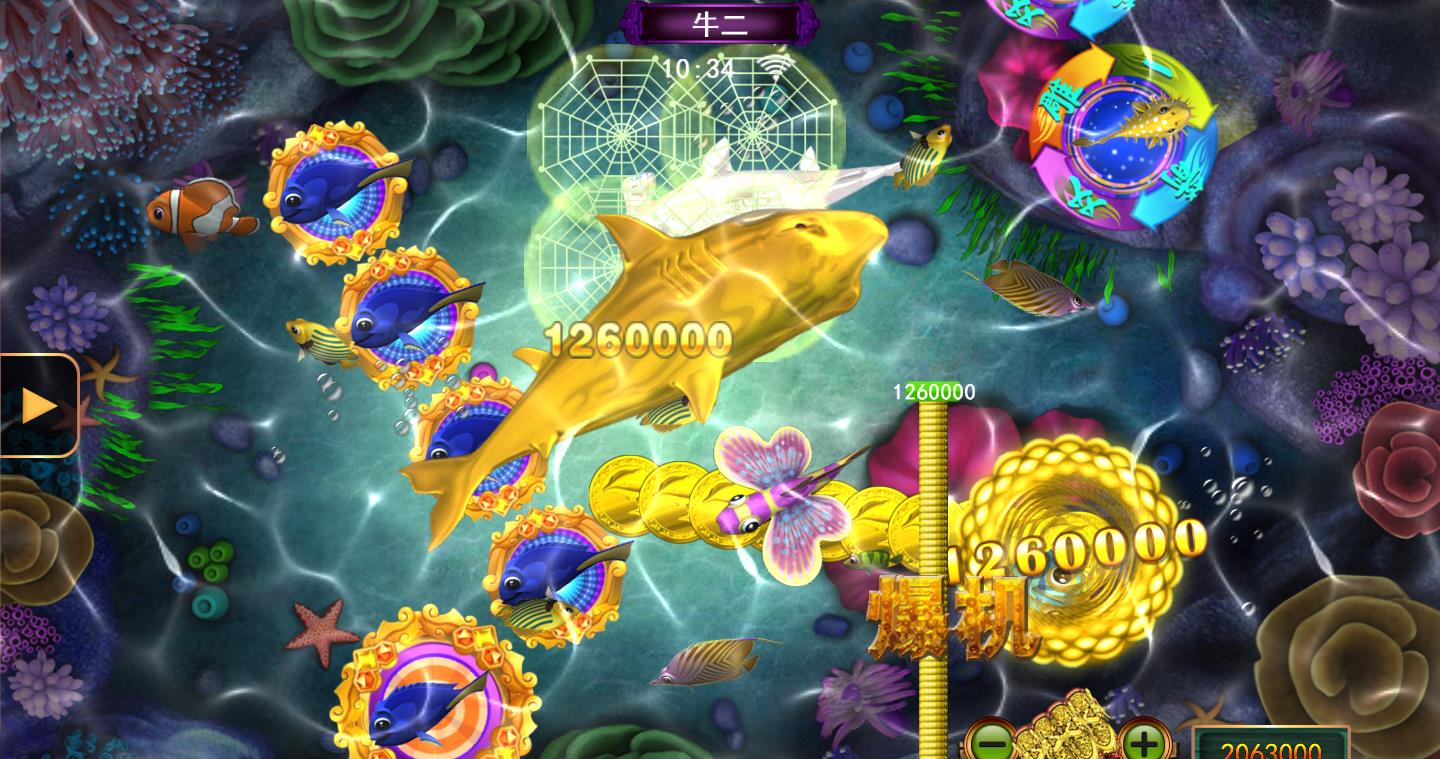The width and height of the screenshot is (1440, 759).
Task: Increase cannon bet with the plus button
Action: (1144, 743)
